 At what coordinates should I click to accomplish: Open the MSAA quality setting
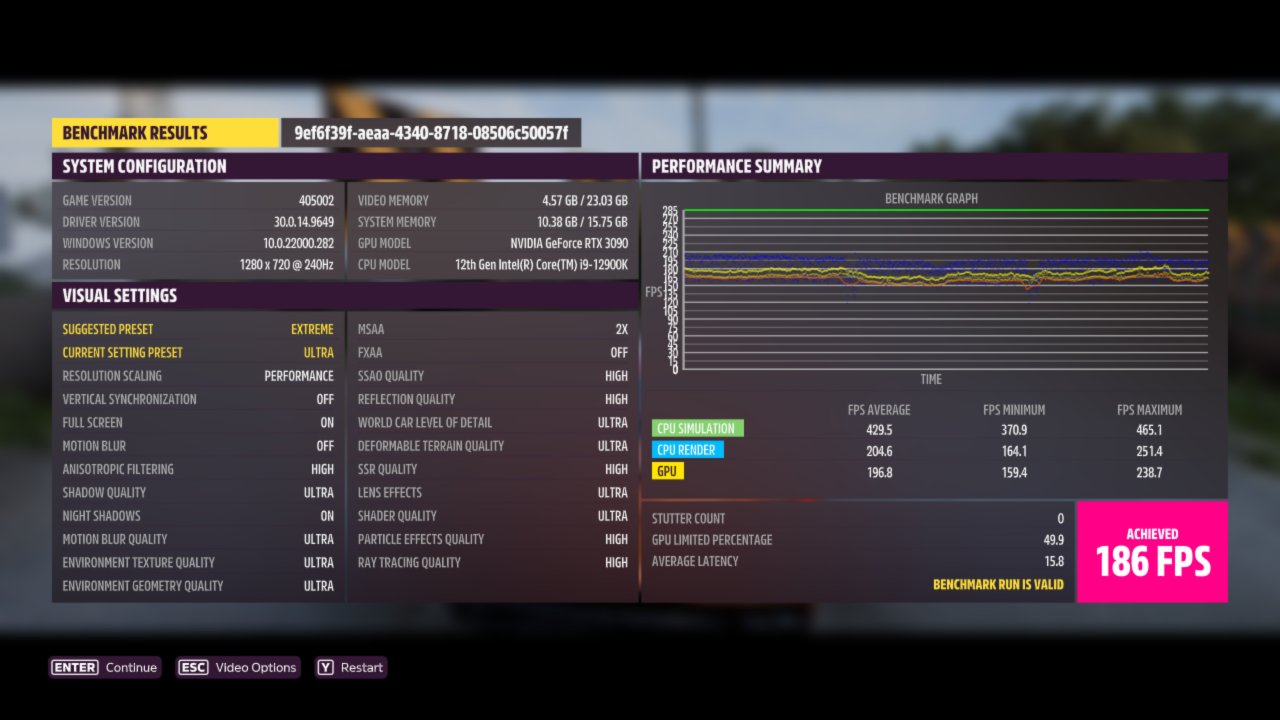click(490, 328)
